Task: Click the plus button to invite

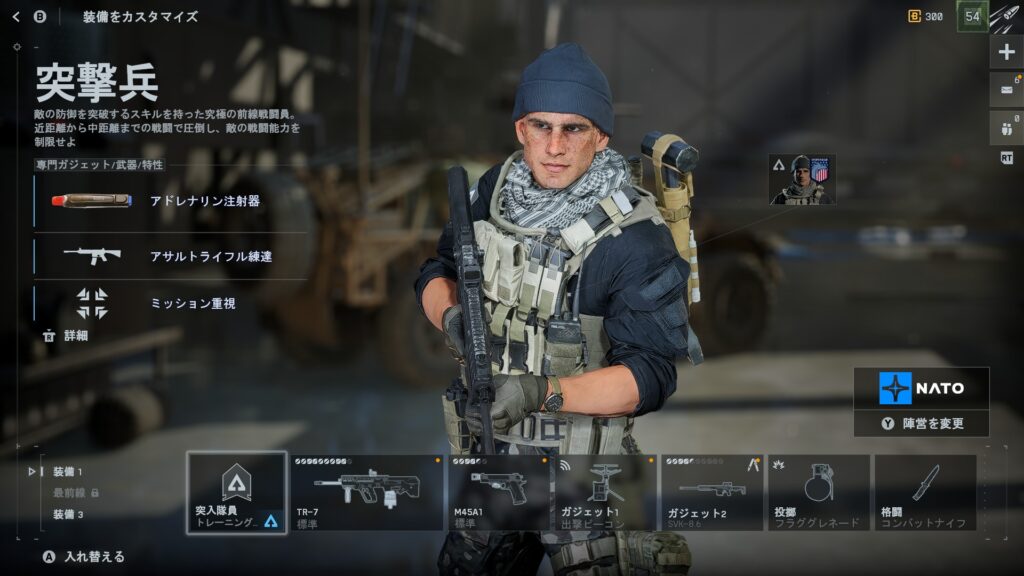Action: click(1006, 52)
